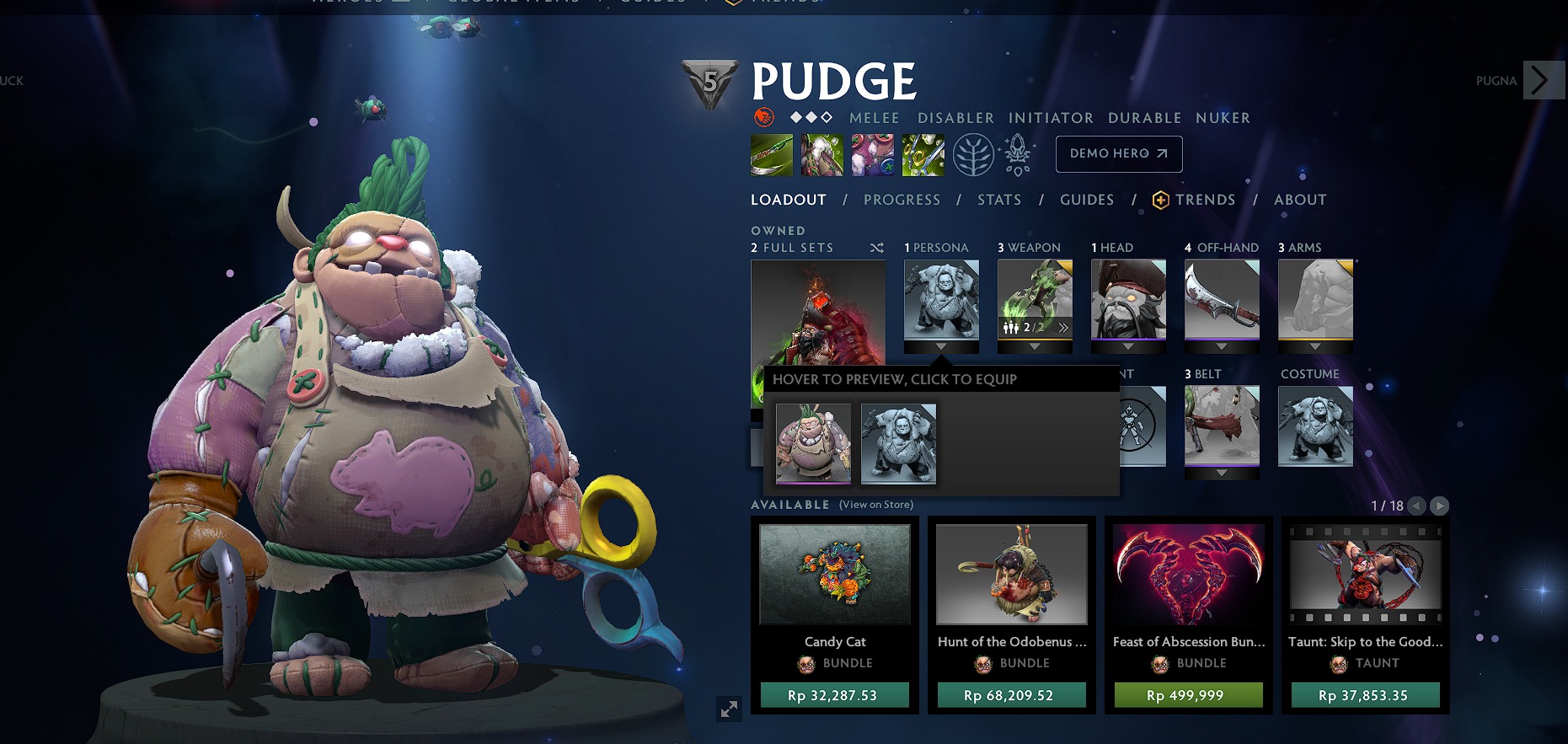The image size is (1568, 744).
Task: Click the double-chevron on the weapon slot
Action: pyautogui.click(x=1063, y=327)
